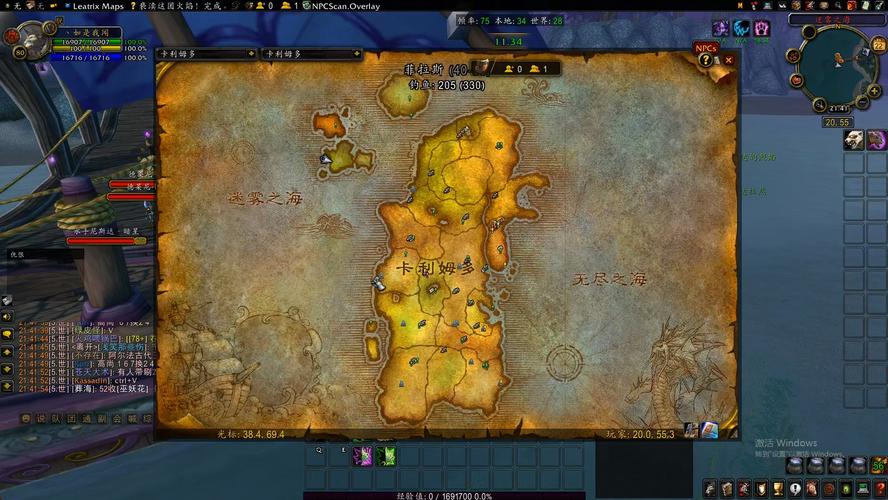
Task: Close the world map window
Action: (x=729, y=60)
